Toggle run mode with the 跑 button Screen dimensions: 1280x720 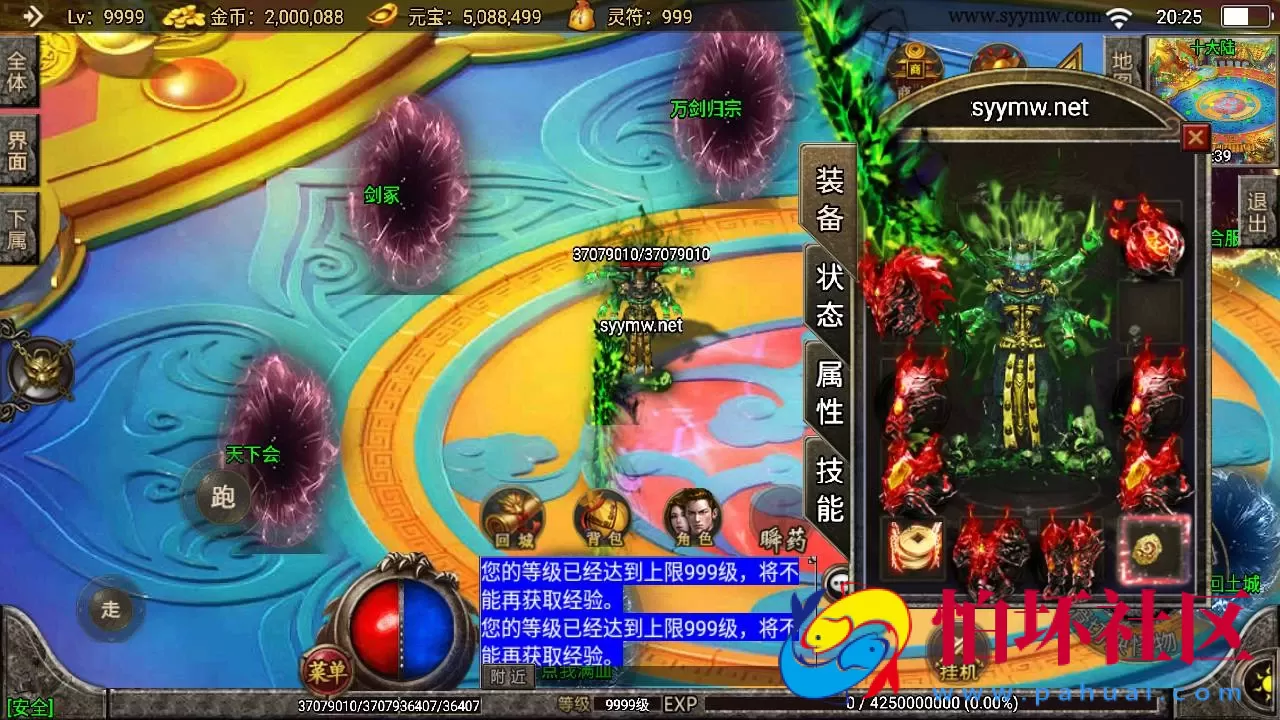point(222,495)
